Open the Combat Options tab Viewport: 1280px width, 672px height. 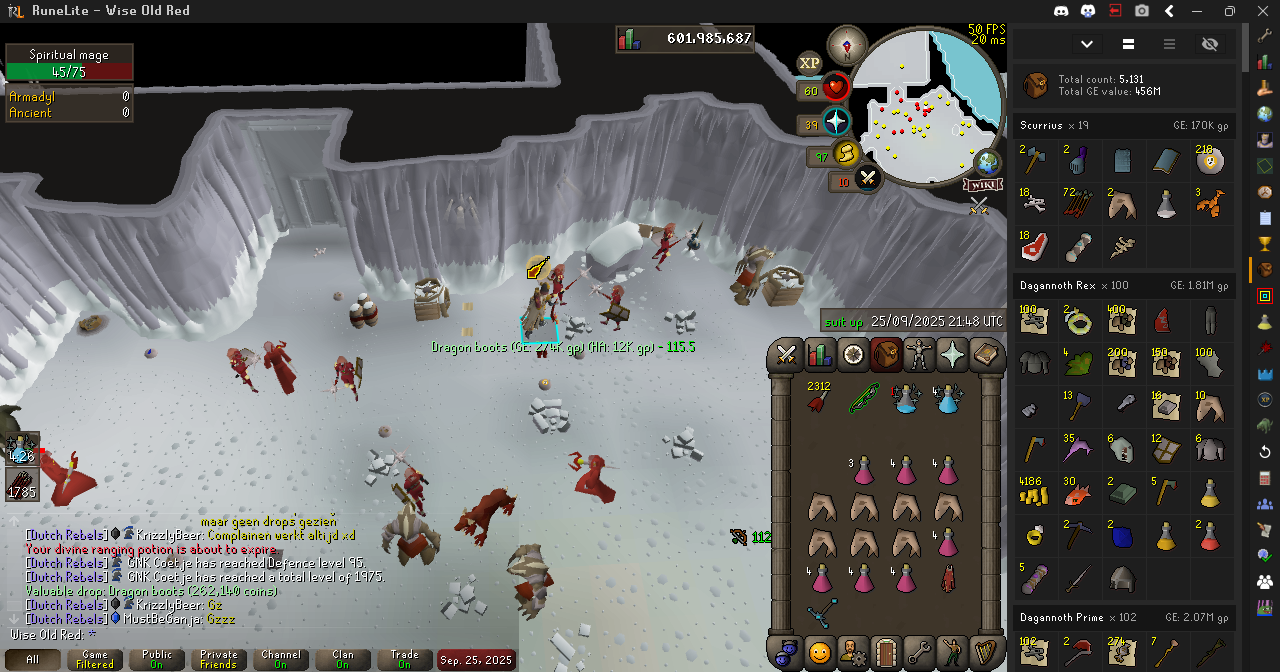786,355
